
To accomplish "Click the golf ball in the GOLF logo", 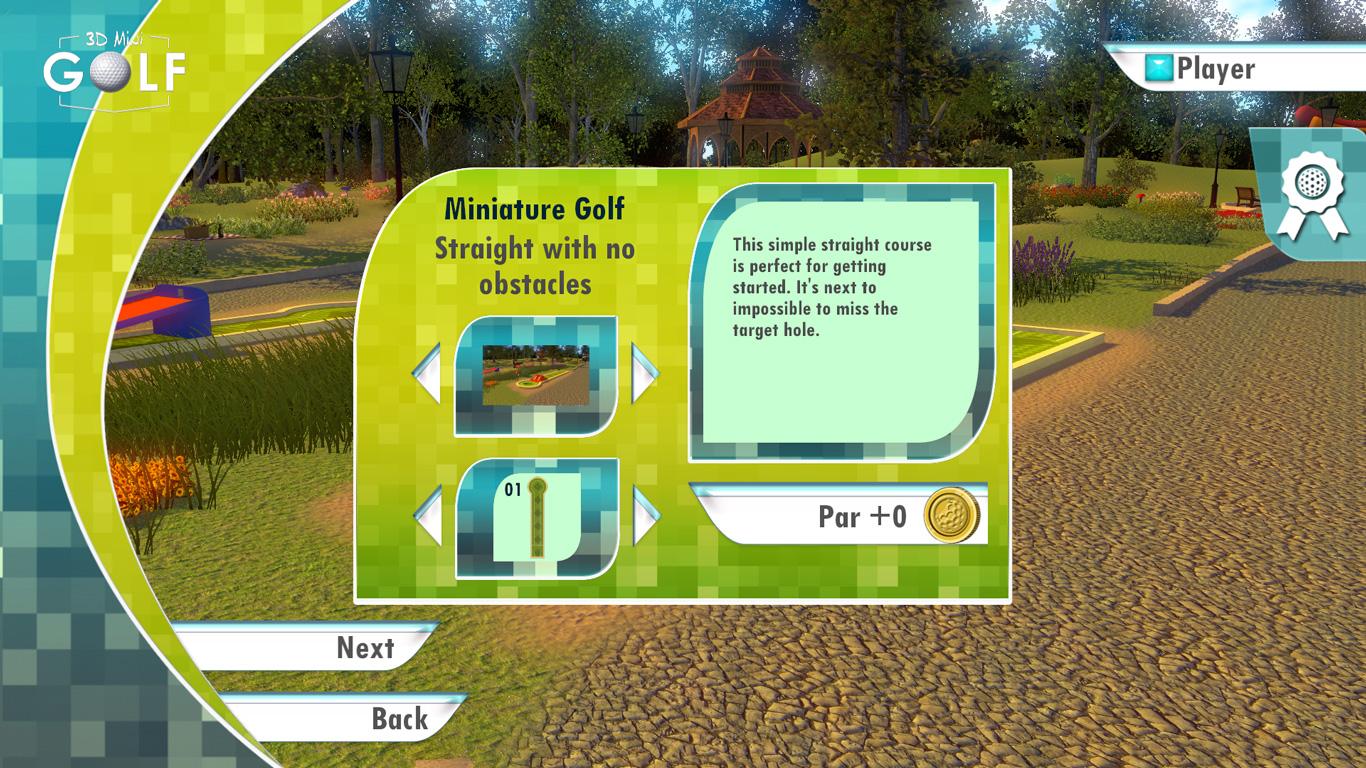I will coord(108,73).
